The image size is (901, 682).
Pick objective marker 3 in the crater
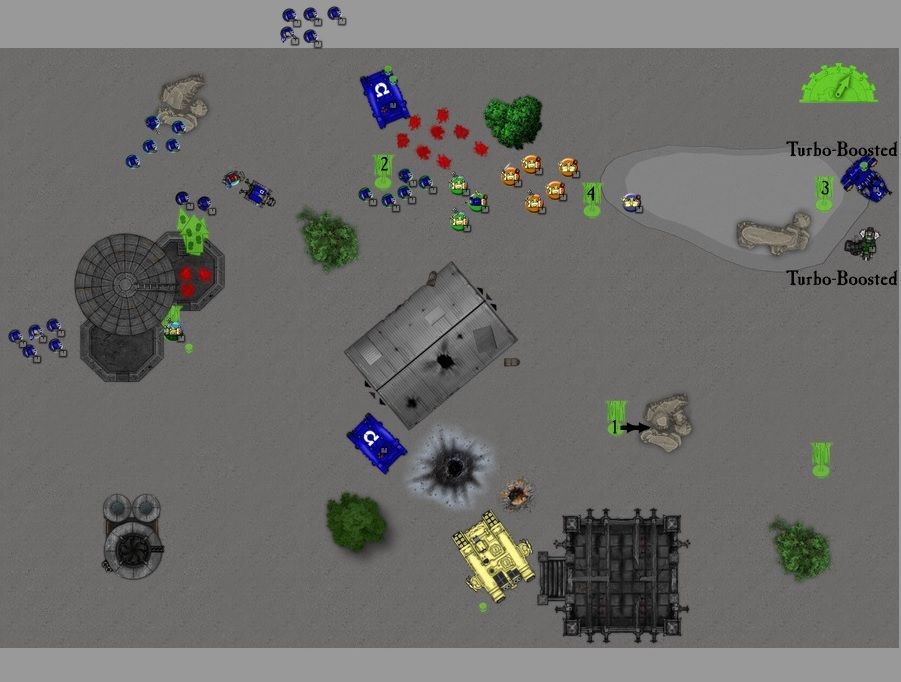(x=824, y=192)
